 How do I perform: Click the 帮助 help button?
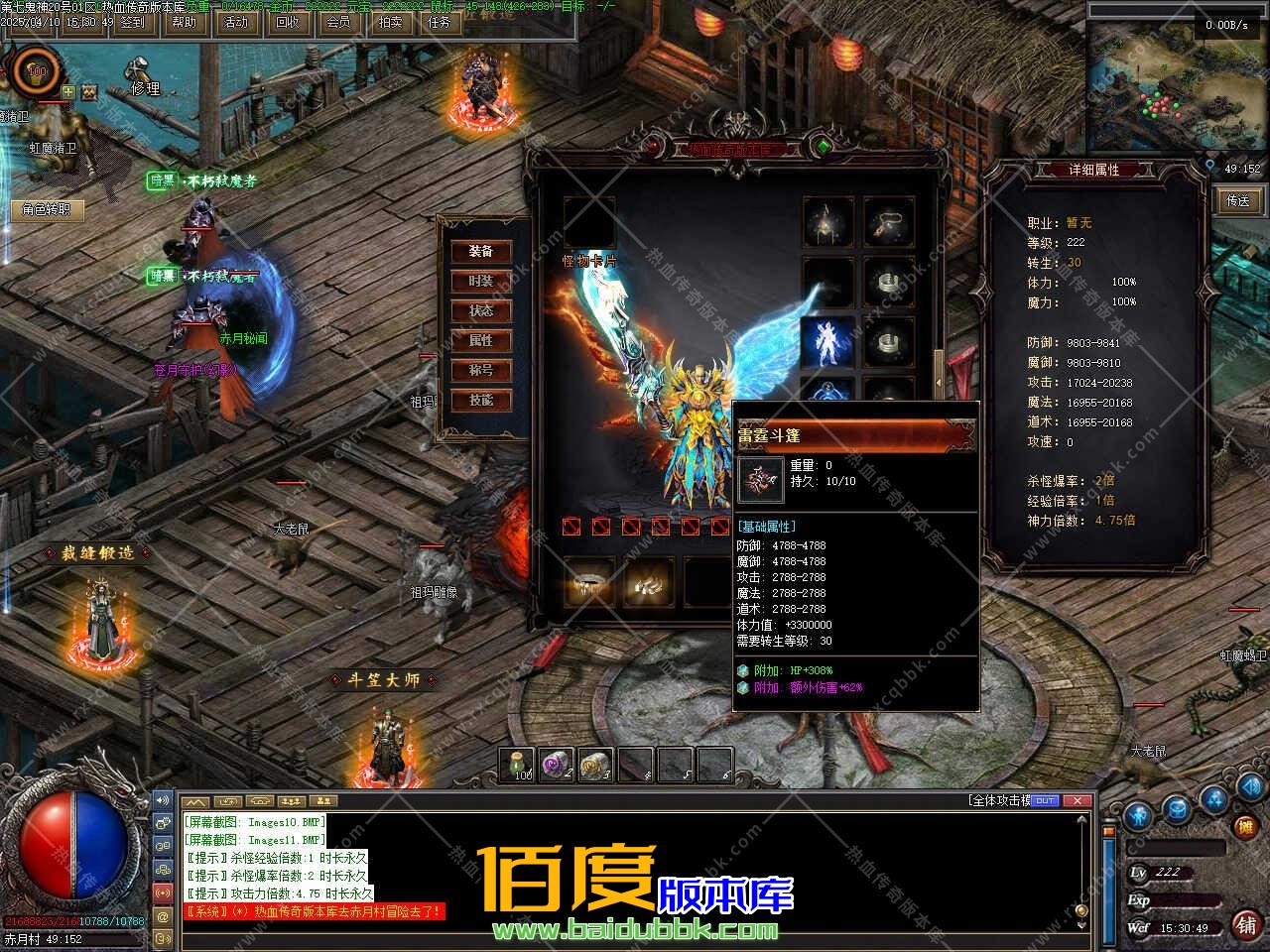[x=184, y=22]
